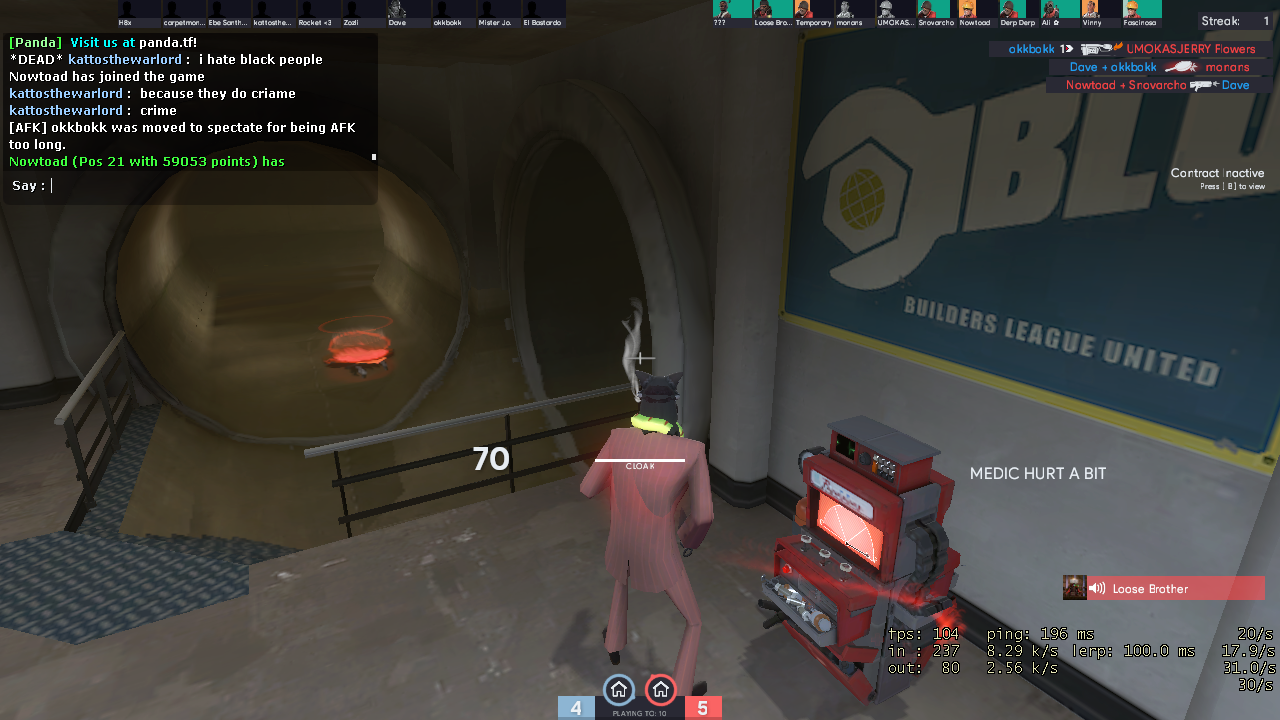
Task: Open the panda.tf link in chat
Action: coord(168,42)
